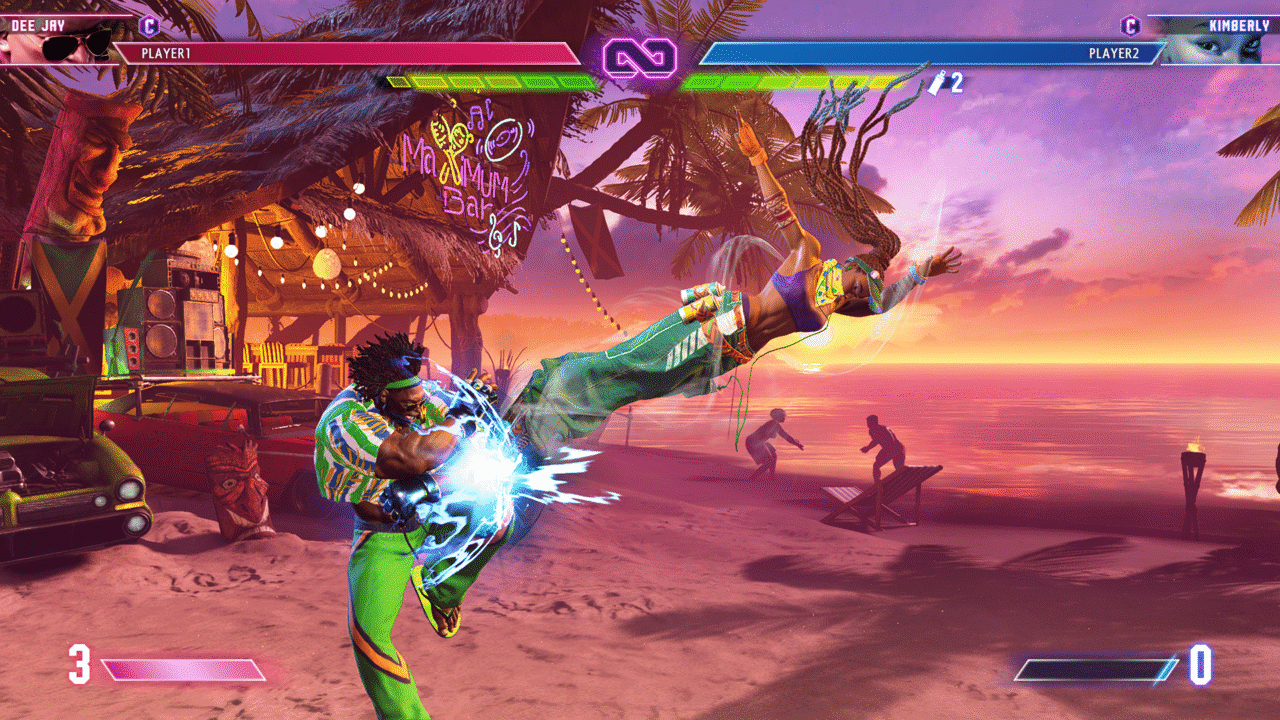This screenshot has height=720, width=1280.
Task: Click Dee Jay's character portrait
Action: click(60, 42)
